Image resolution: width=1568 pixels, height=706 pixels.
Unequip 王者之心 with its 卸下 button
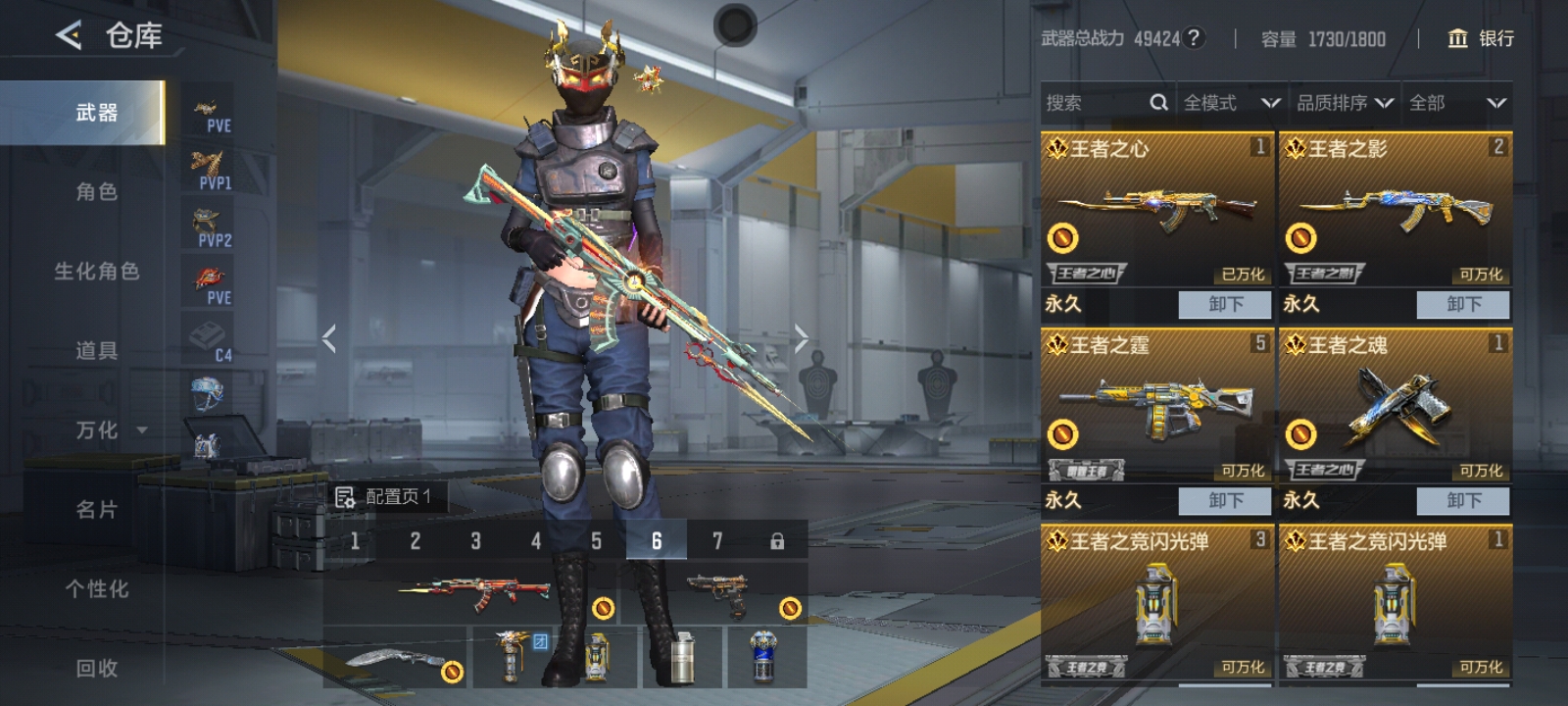tap(1225, 304)
